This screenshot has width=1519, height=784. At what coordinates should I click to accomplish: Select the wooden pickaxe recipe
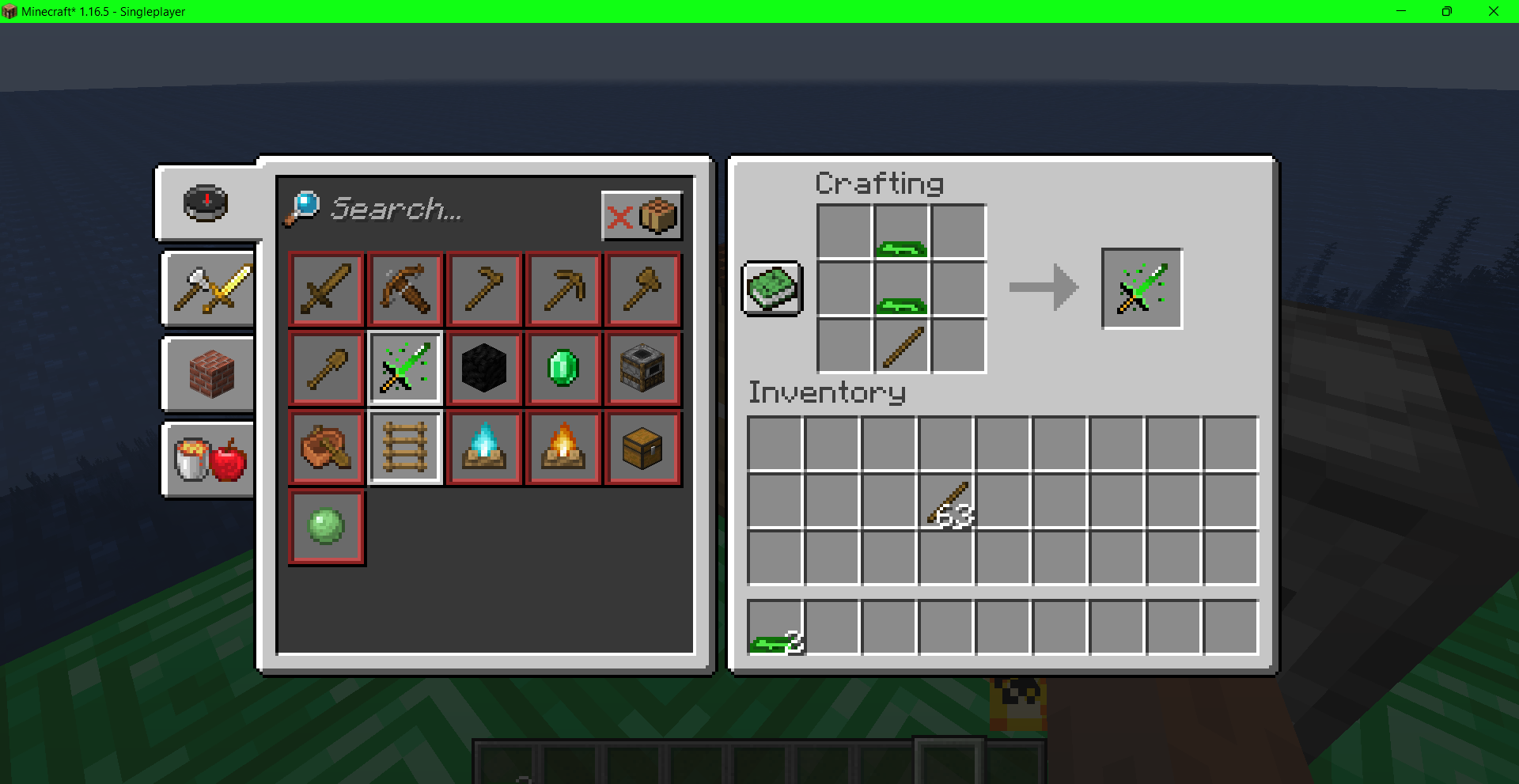[563, 289]
